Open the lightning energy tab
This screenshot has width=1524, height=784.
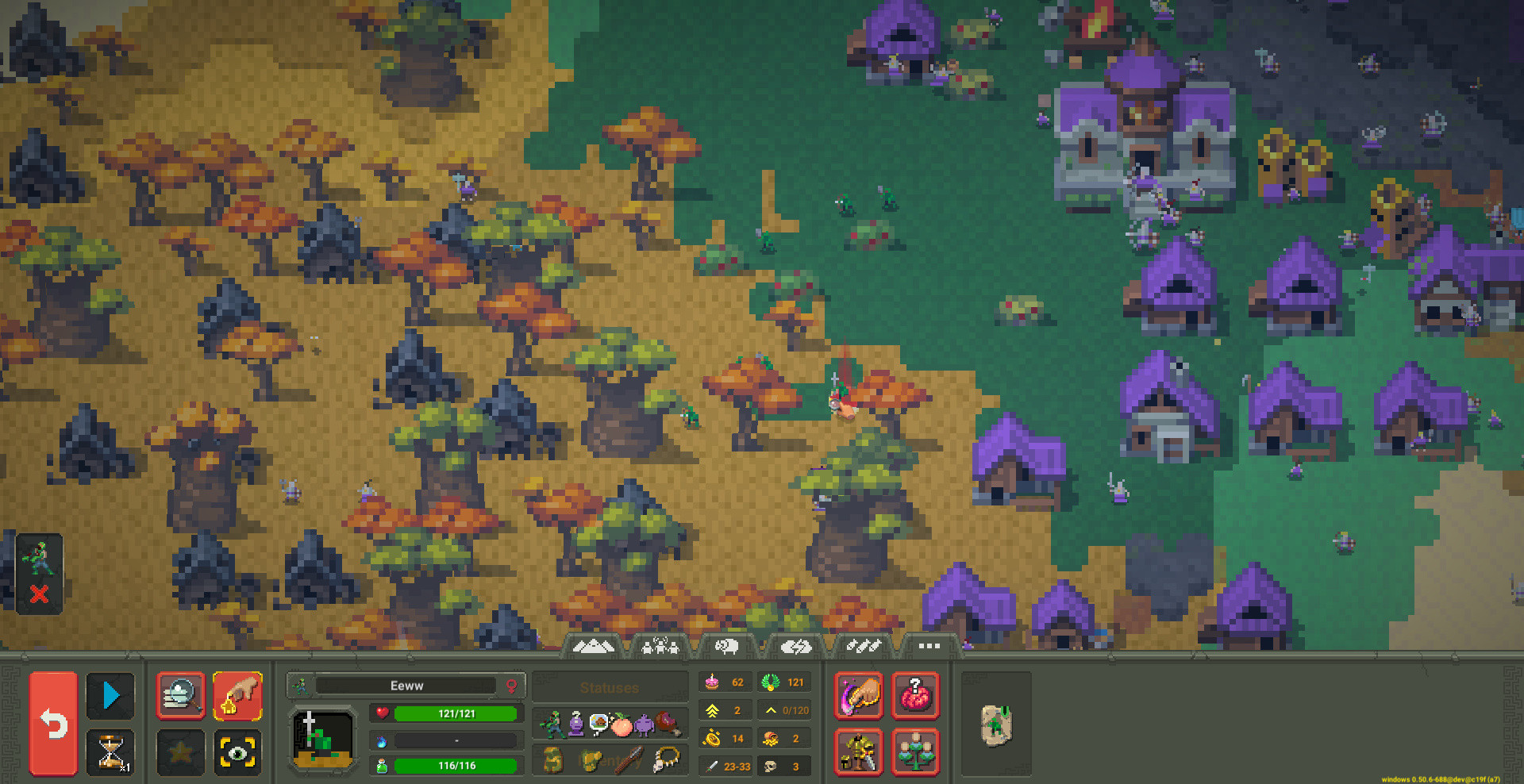tap(797, 646)
